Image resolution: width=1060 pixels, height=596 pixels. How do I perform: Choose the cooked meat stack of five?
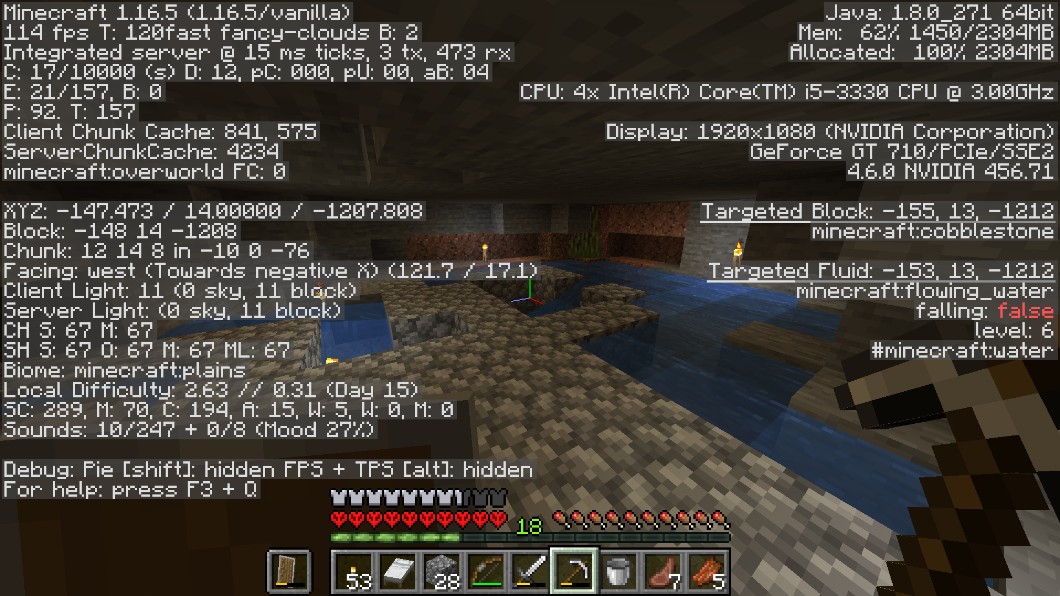[x=706, y=571]
